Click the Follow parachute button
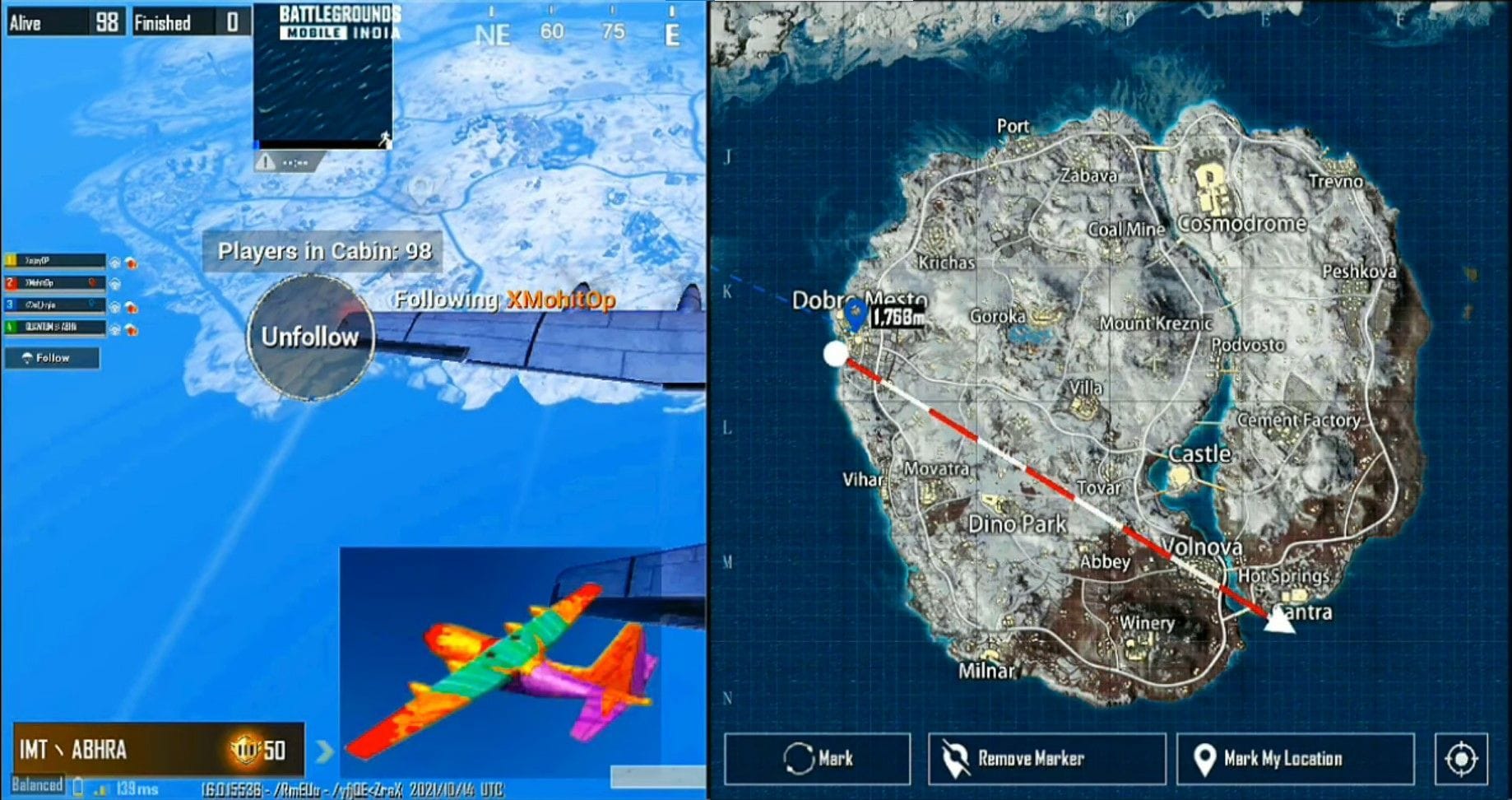The width and height of the screenshot is (1512, 800). coord(52,358)
